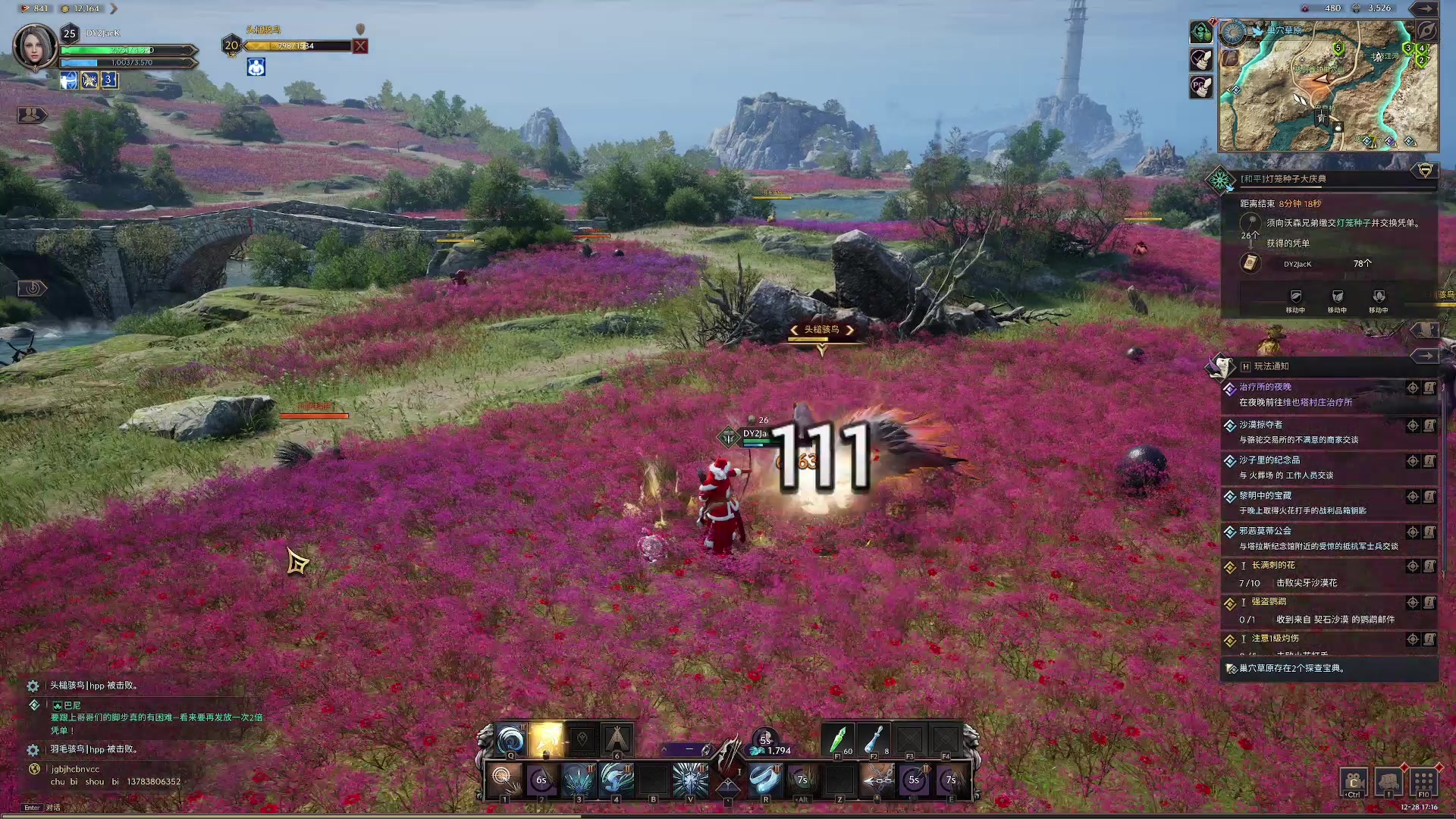Activate the chained arrow skill
The image size is (1456, 819).
coord(877,779)
